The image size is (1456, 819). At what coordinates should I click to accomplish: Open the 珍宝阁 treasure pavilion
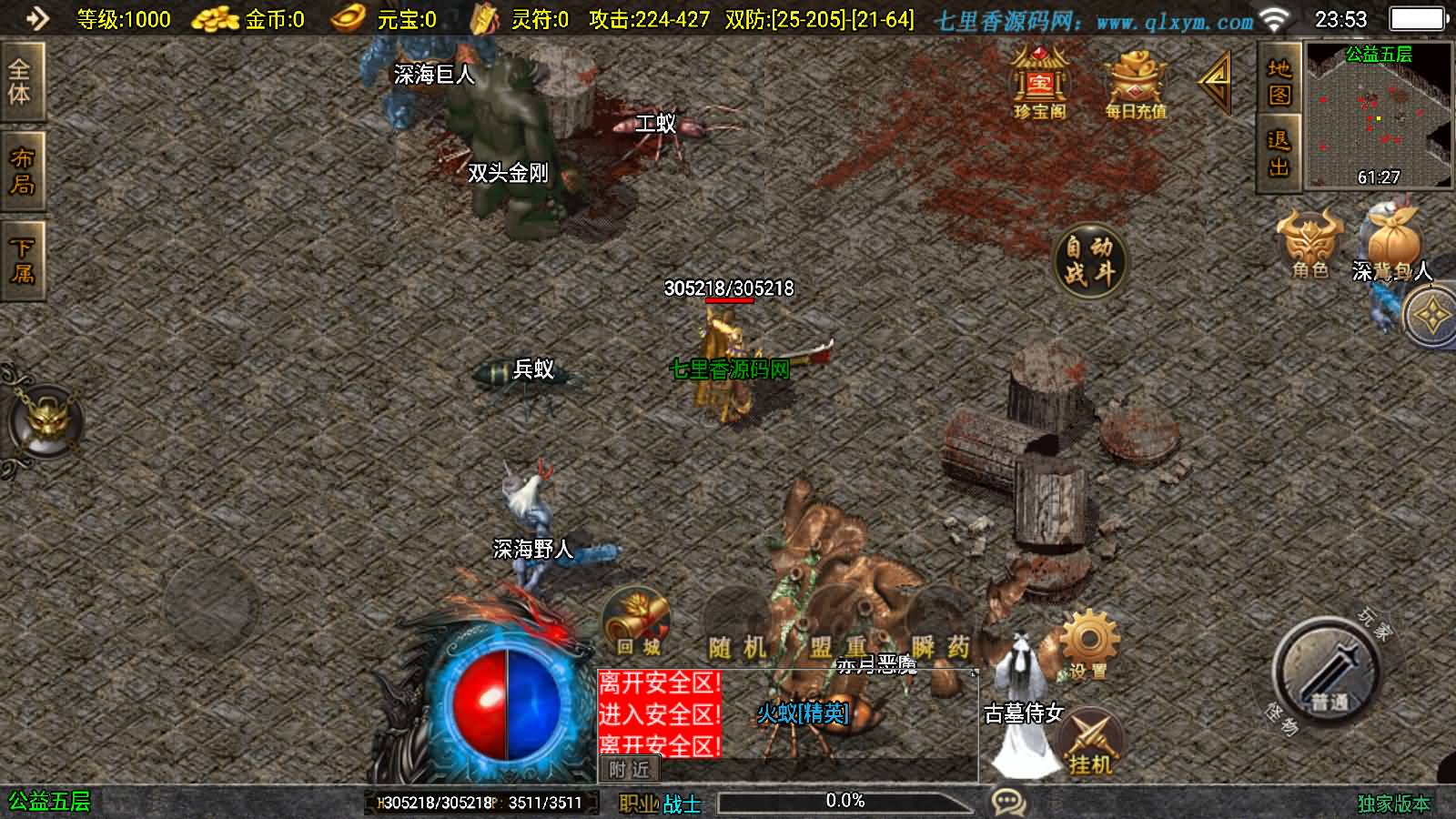point(1041,86)
